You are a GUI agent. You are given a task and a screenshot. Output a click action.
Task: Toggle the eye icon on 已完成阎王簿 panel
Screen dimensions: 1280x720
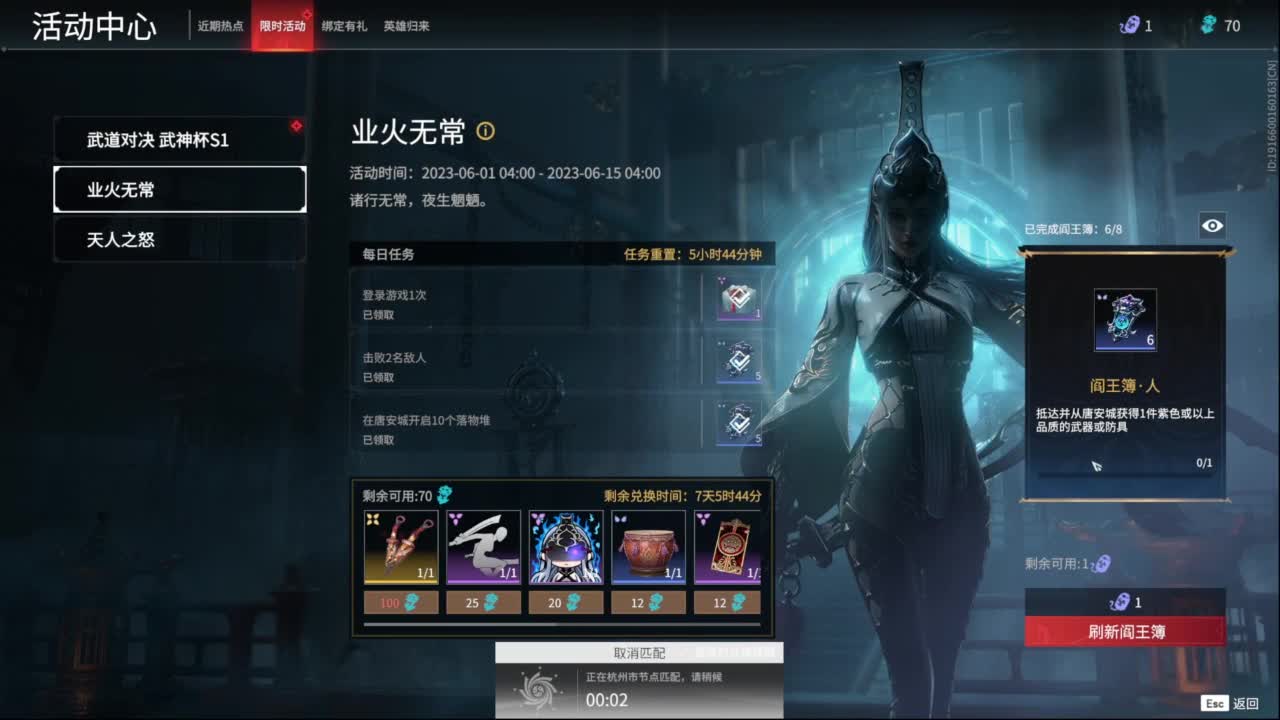click(x=1212, y=226)
